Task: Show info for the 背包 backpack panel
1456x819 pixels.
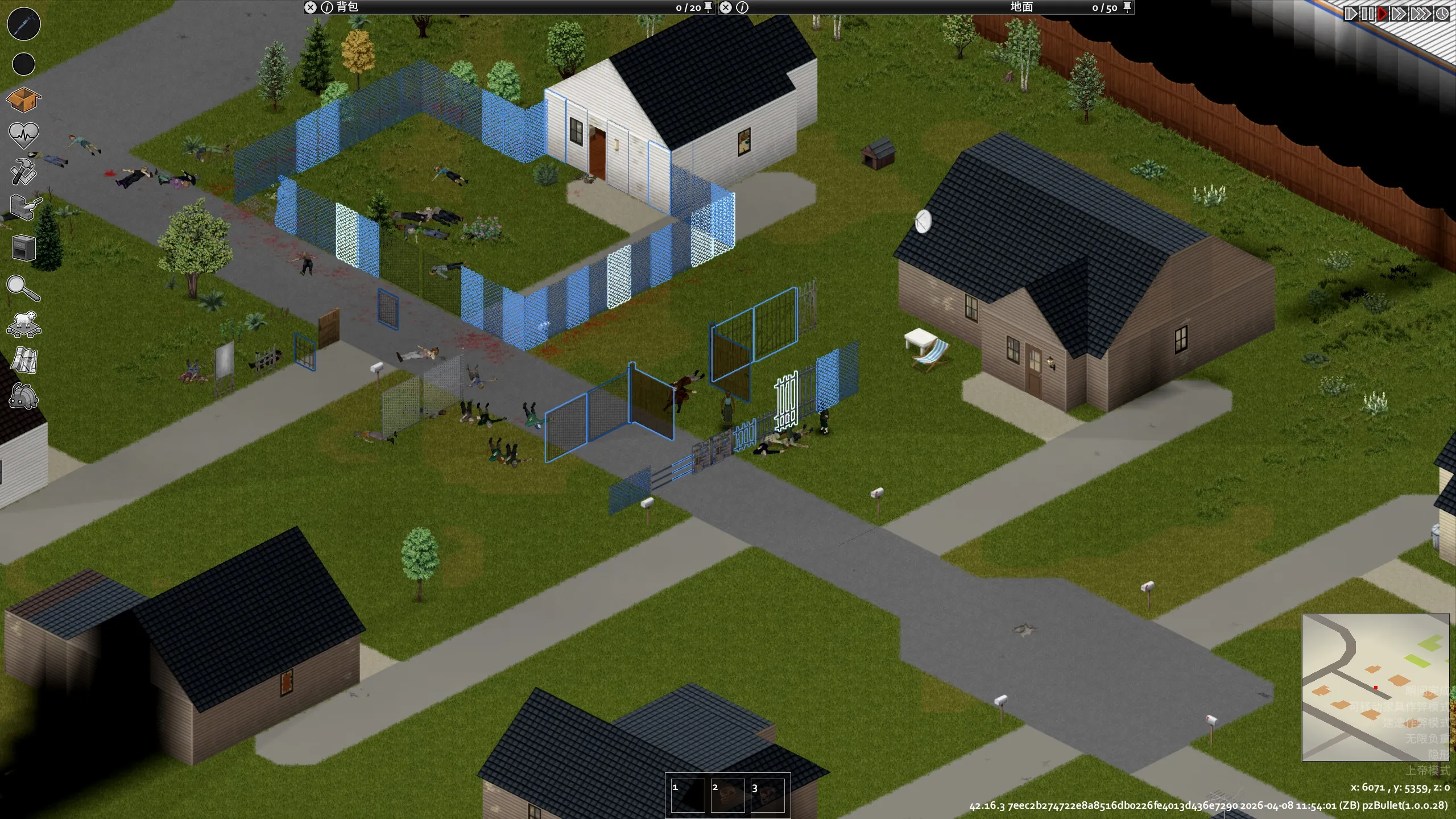Action: point(327,7)
